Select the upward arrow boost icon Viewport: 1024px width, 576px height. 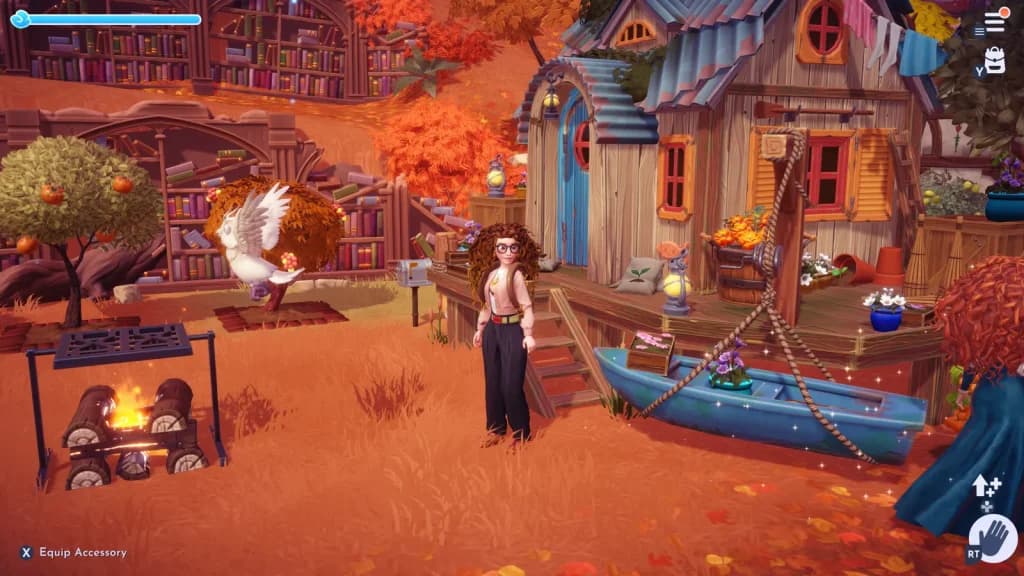point(985,486)
